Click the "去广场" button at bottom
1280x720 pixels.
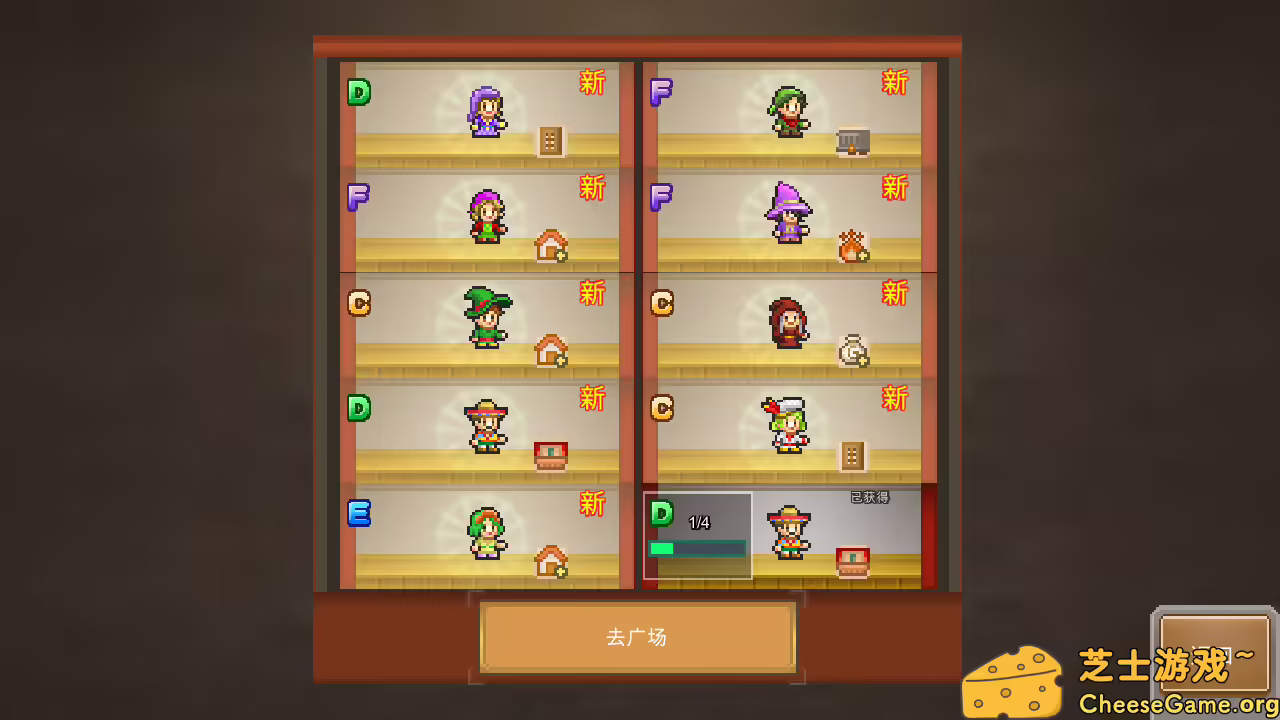(x=638, y=637)
